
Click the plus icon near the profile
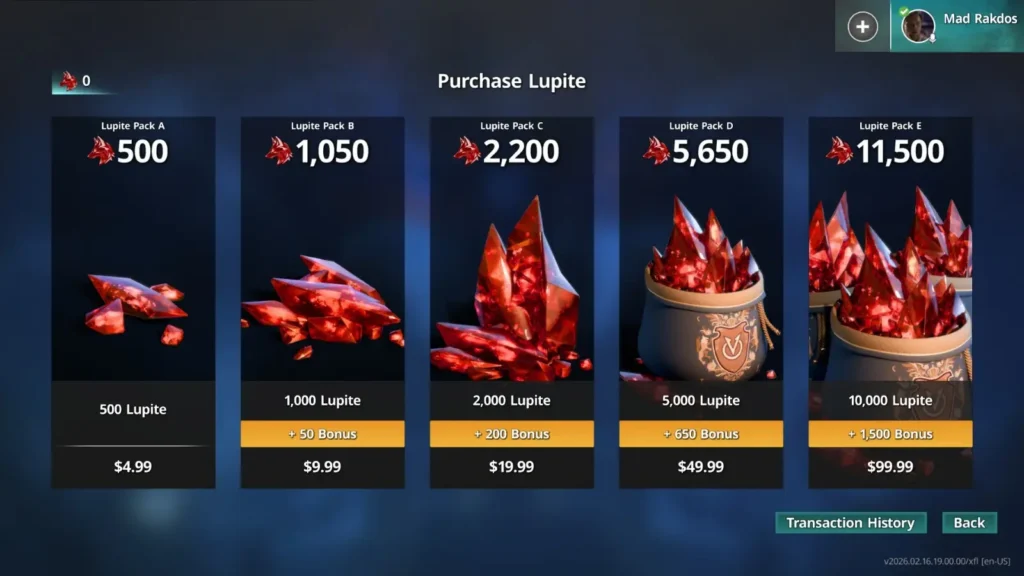coord(862,27)
